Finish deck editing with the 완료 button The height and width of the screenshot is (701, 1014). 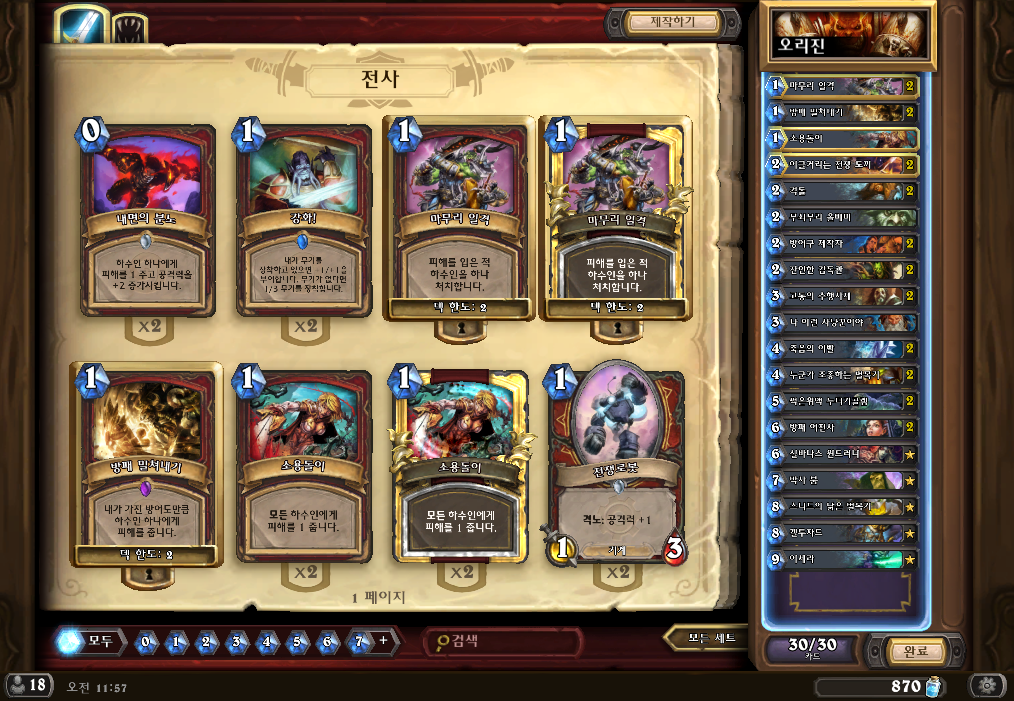(915, 651)
